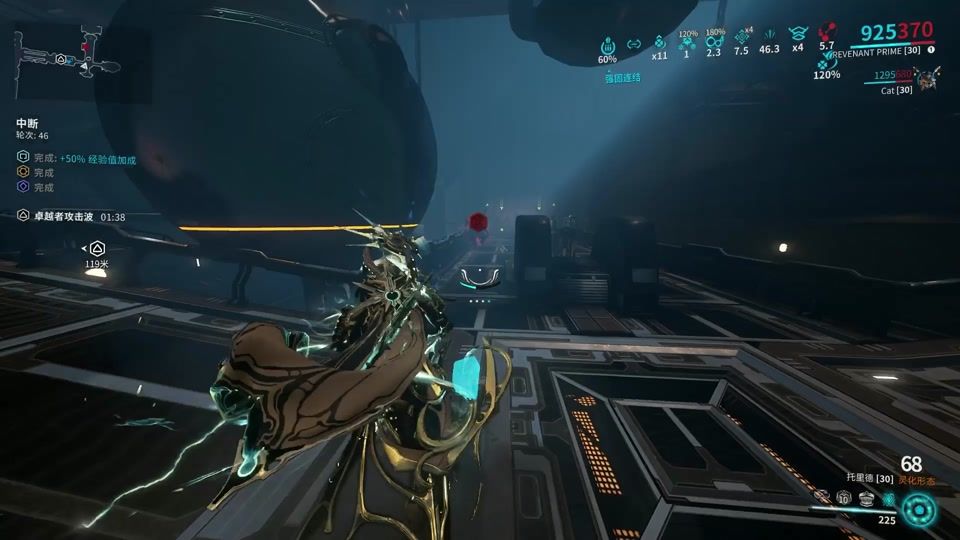Viewport: 960px width, 540px height.
Task: Select the orange hexagon completed objective
Action: point(23,173)
